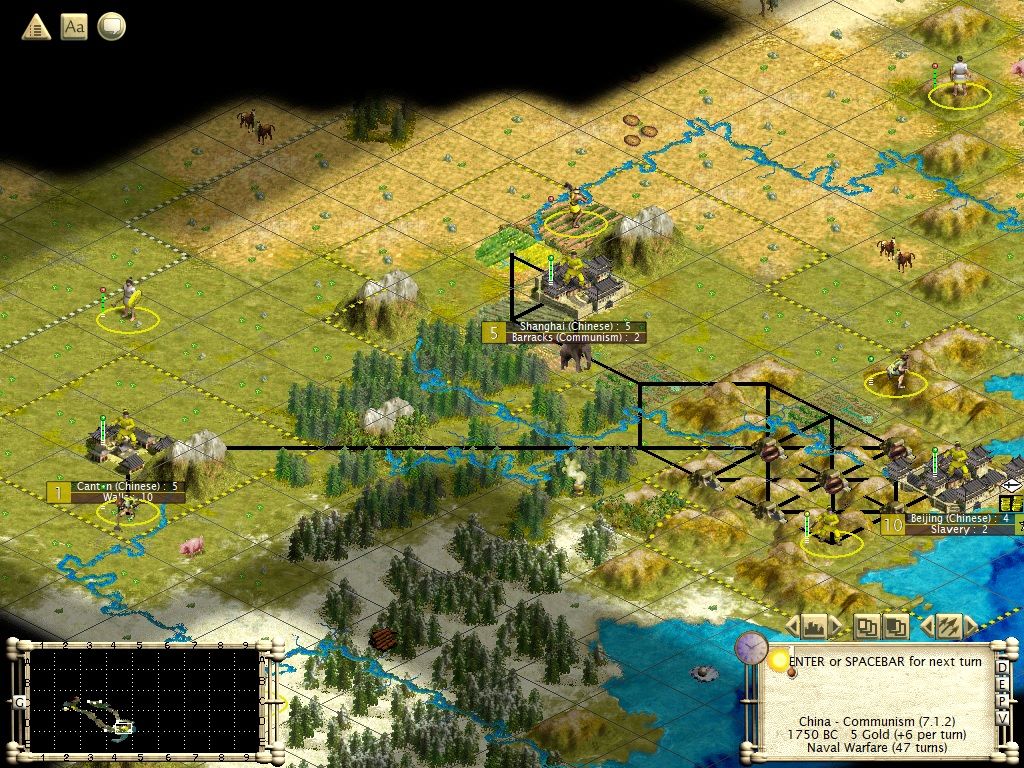Select next unit with right arrow
The width and height of the screenshot is (1024, 768).
(970, 627)
